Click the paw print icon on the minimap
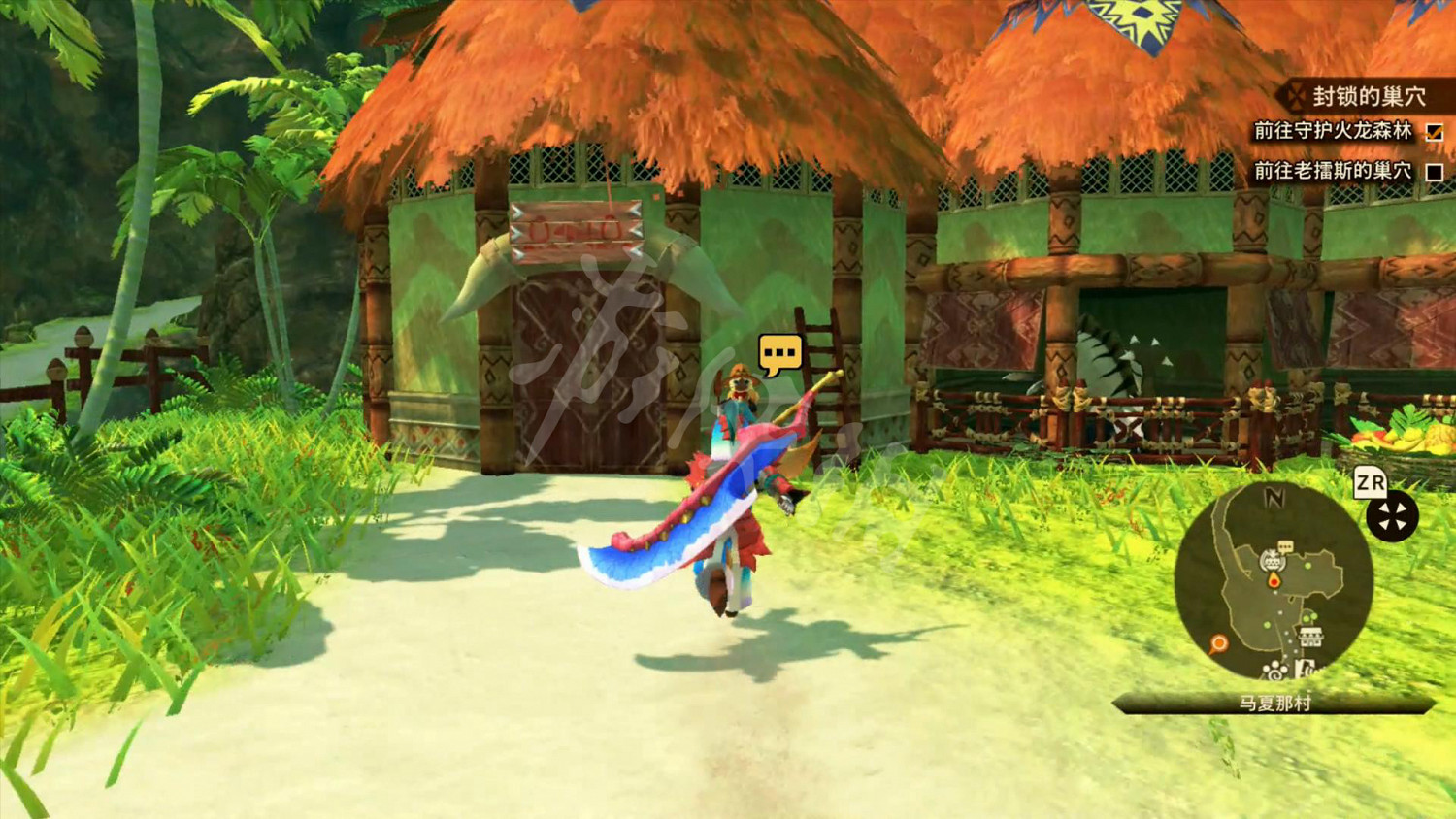Viewport: 1456px width, 819px height. tap(1274, 670)
